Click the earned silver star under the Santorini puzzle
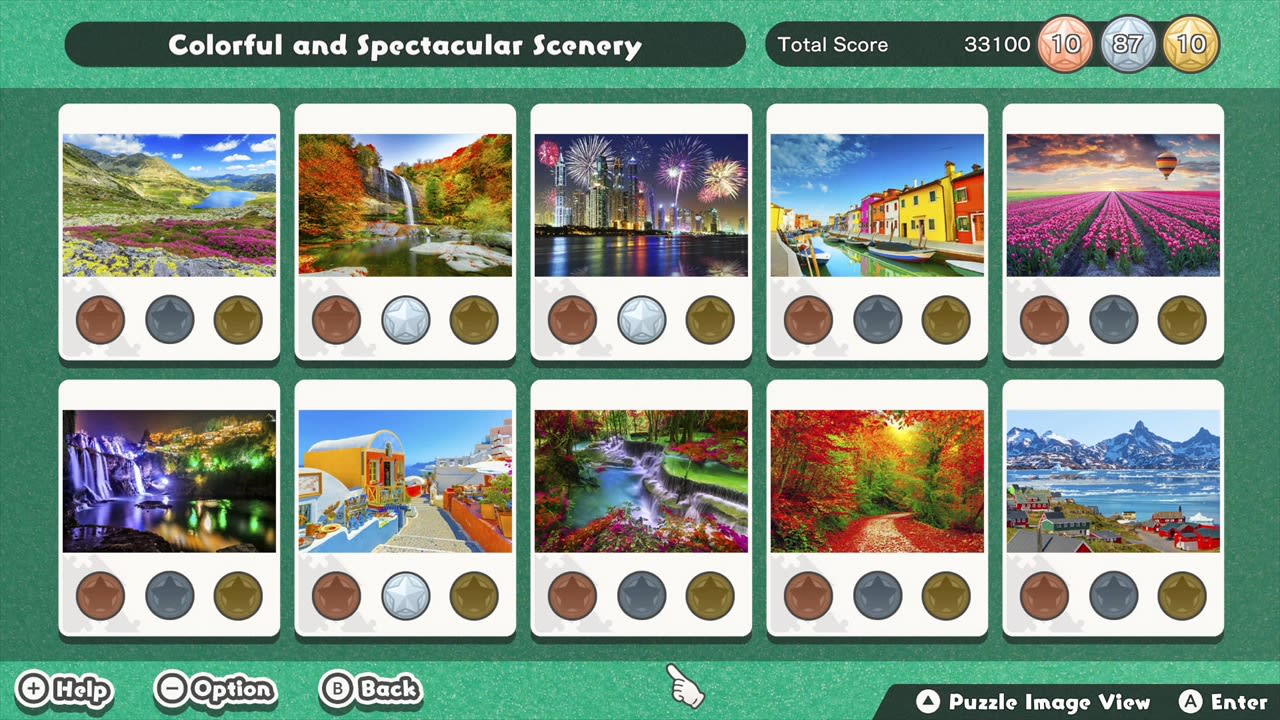Screen dimensions: 1280x720 tap(405, 595)
